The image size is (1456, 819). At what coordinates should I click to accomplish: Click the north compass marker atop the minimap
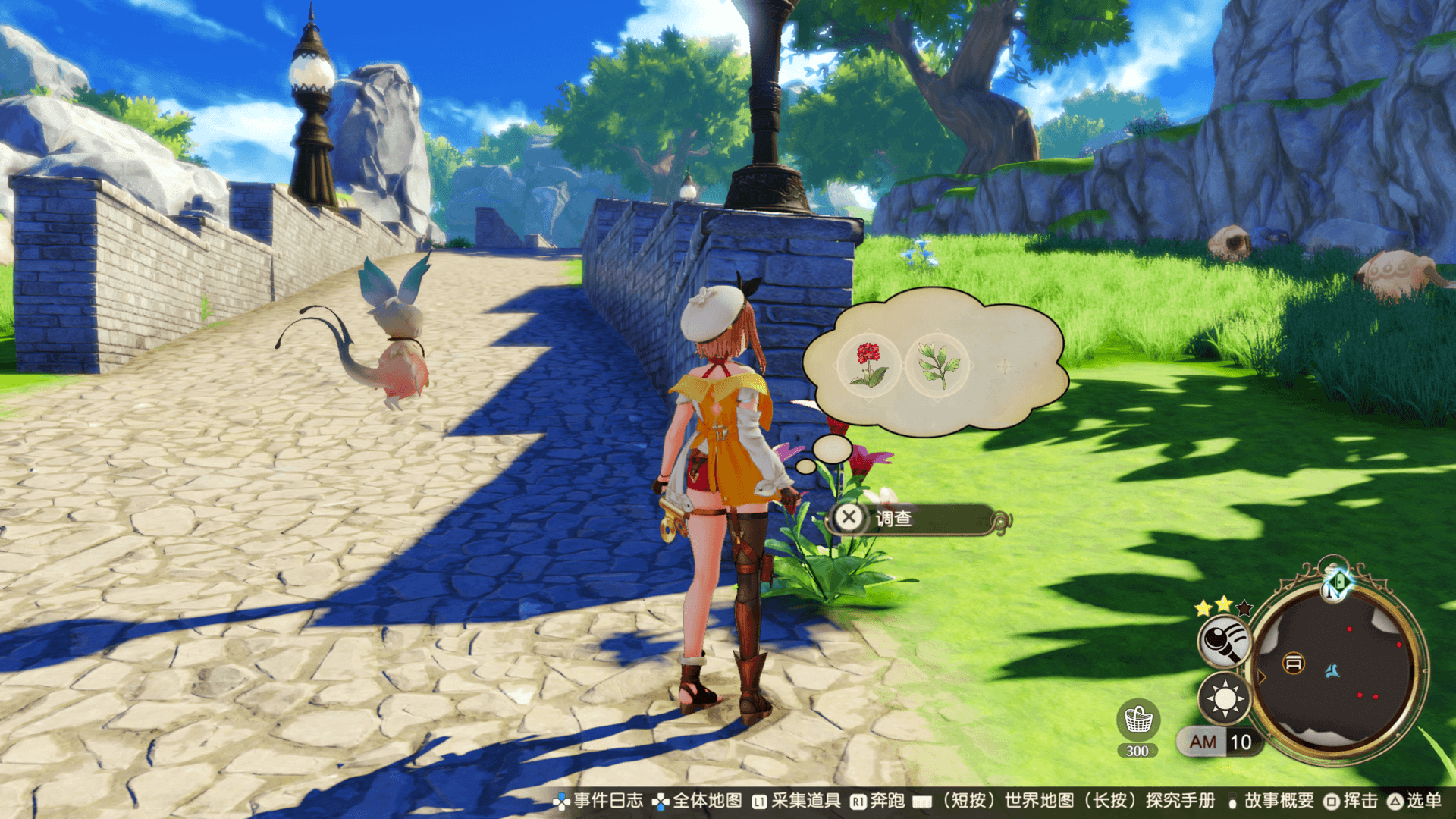coord(1336,582)
